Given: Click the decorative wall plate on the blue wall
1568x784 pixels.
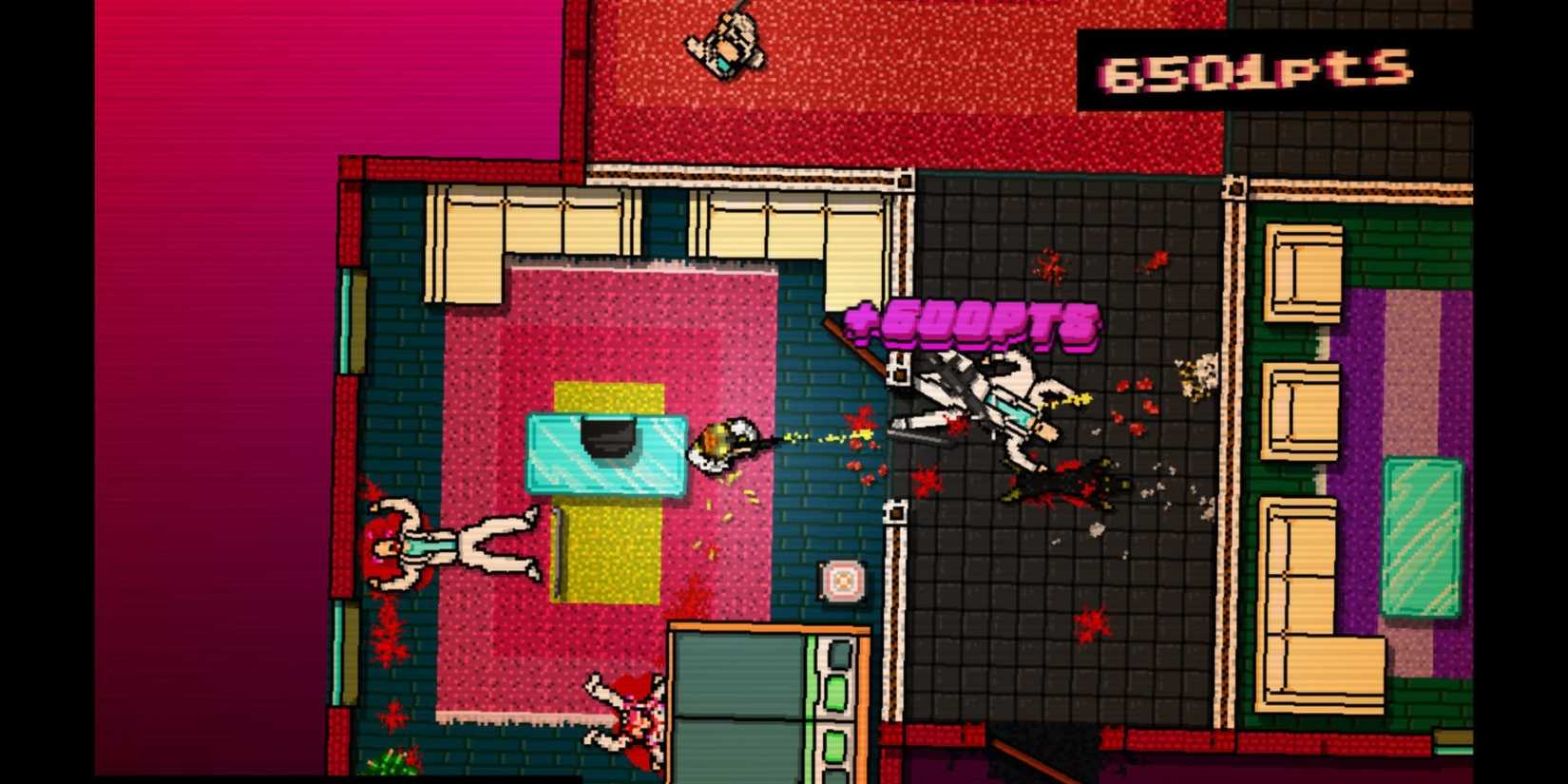Looking at the screenshot, I should pos(840,576).
